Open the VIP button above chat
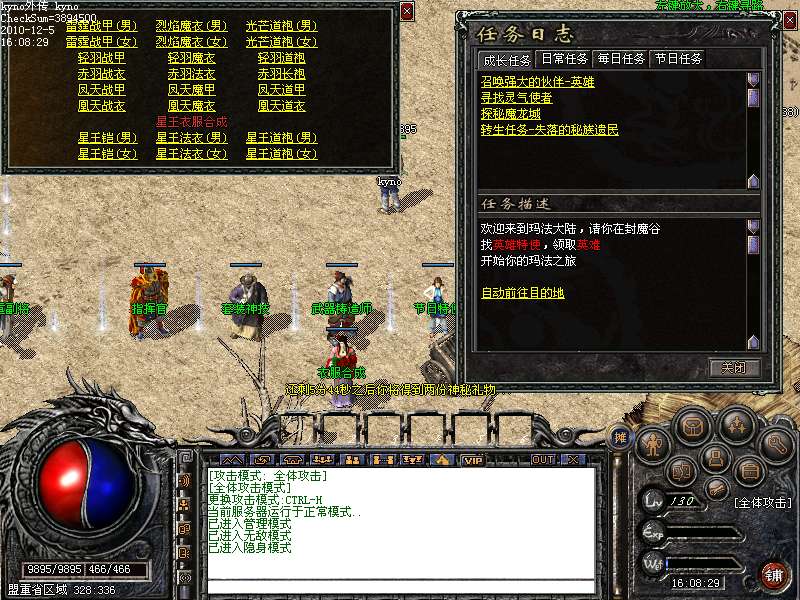Viewport: 800px width, 600px height. click(x=472, y=460)
